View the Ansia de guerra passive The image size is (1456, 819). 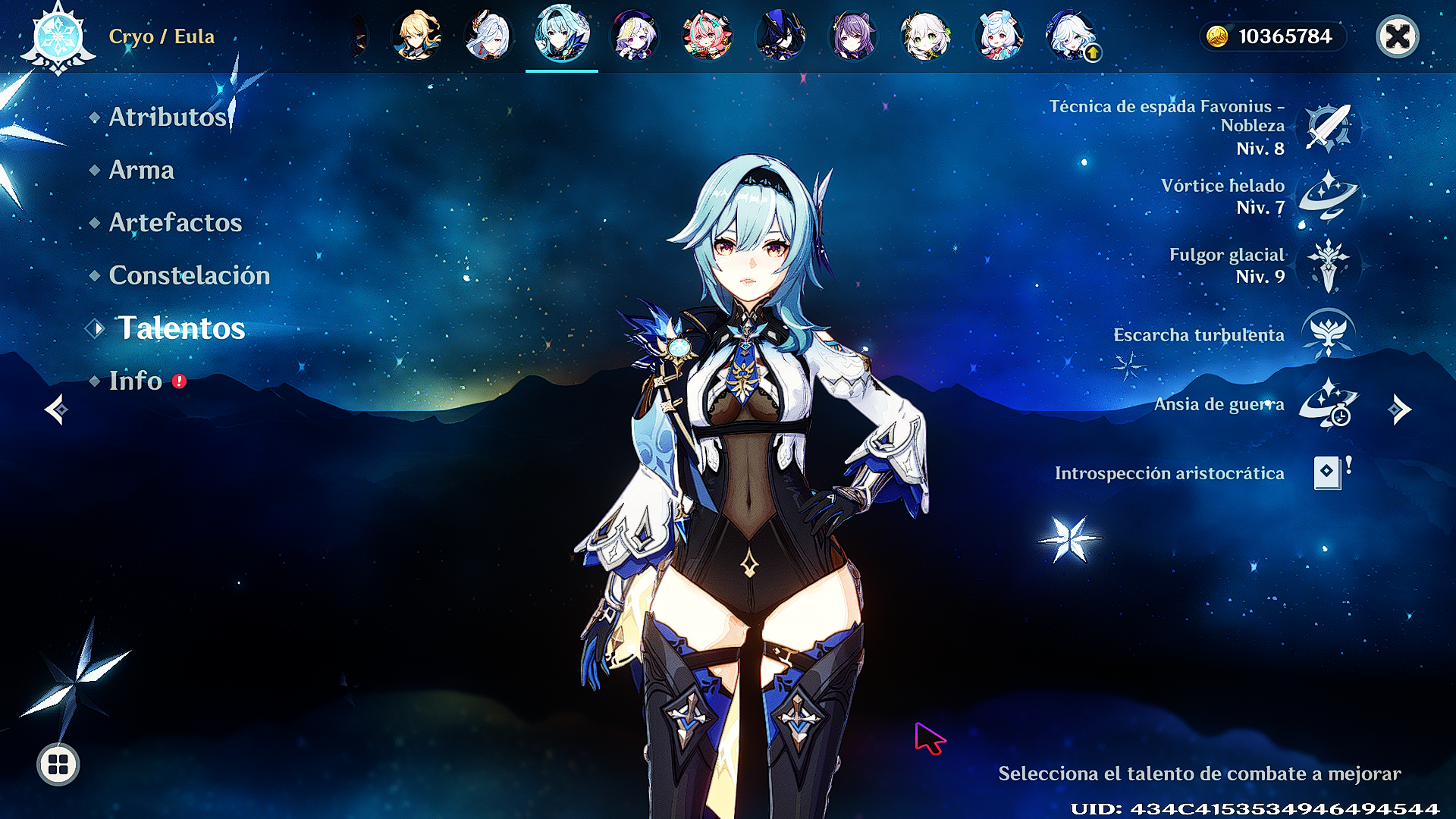[x=1329, y=403]
